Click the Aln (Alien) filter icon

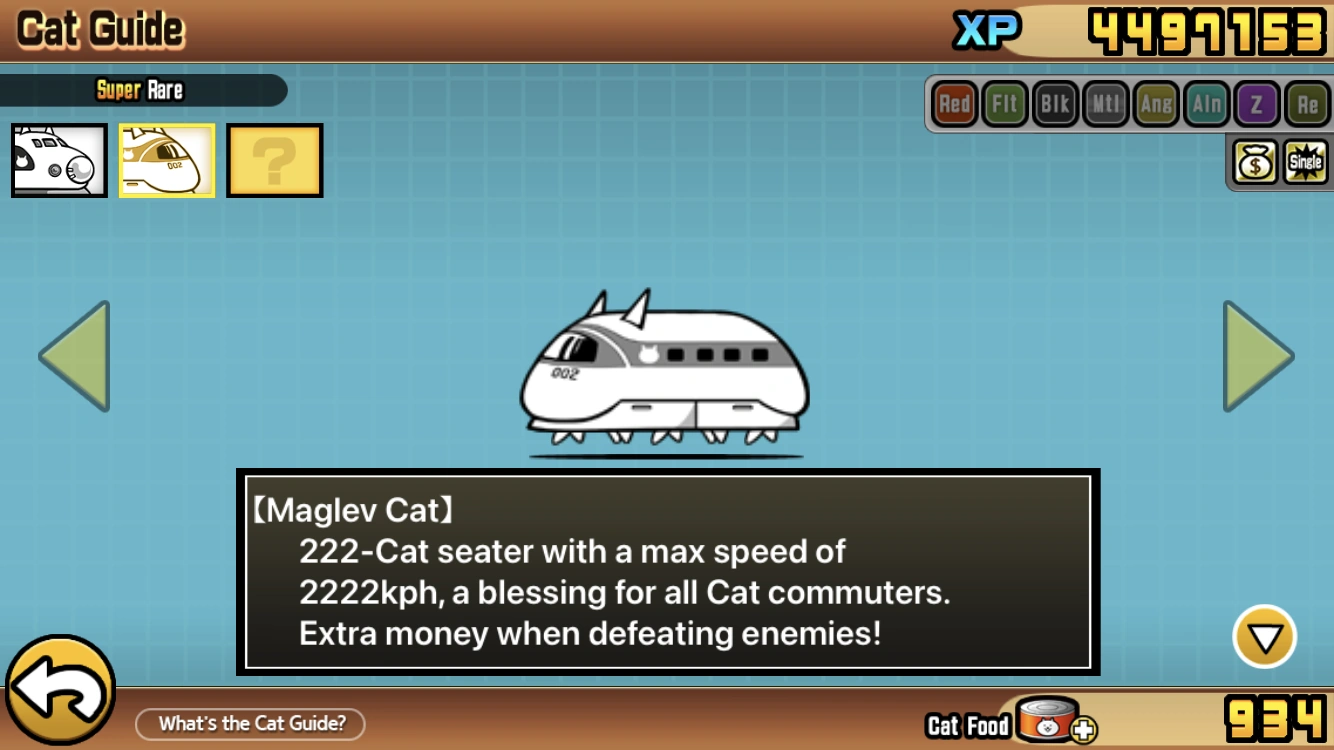click(x=1206, y=103)
